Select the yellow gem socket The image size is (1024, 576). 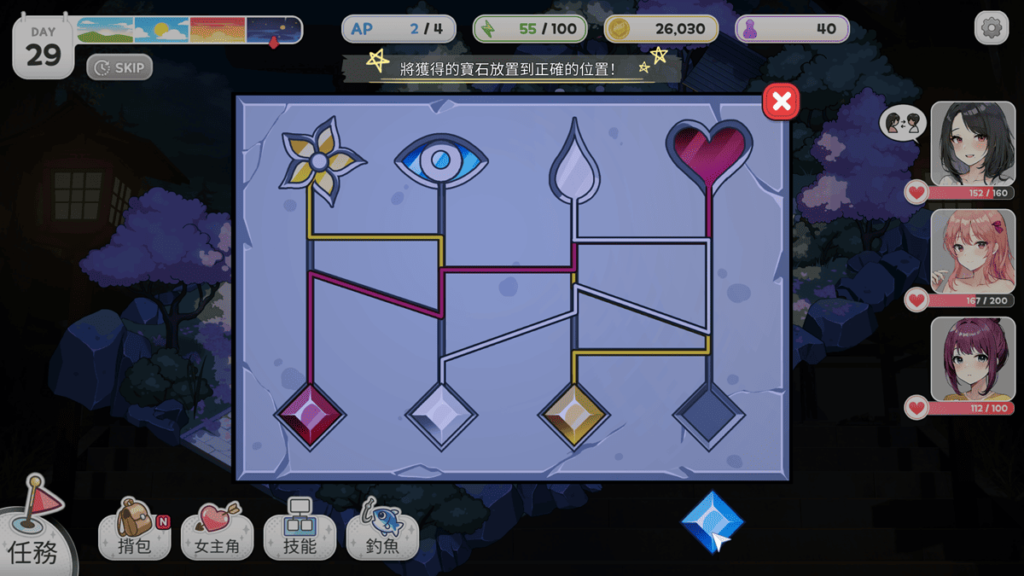pyautogui.click(x=574, y=415)
